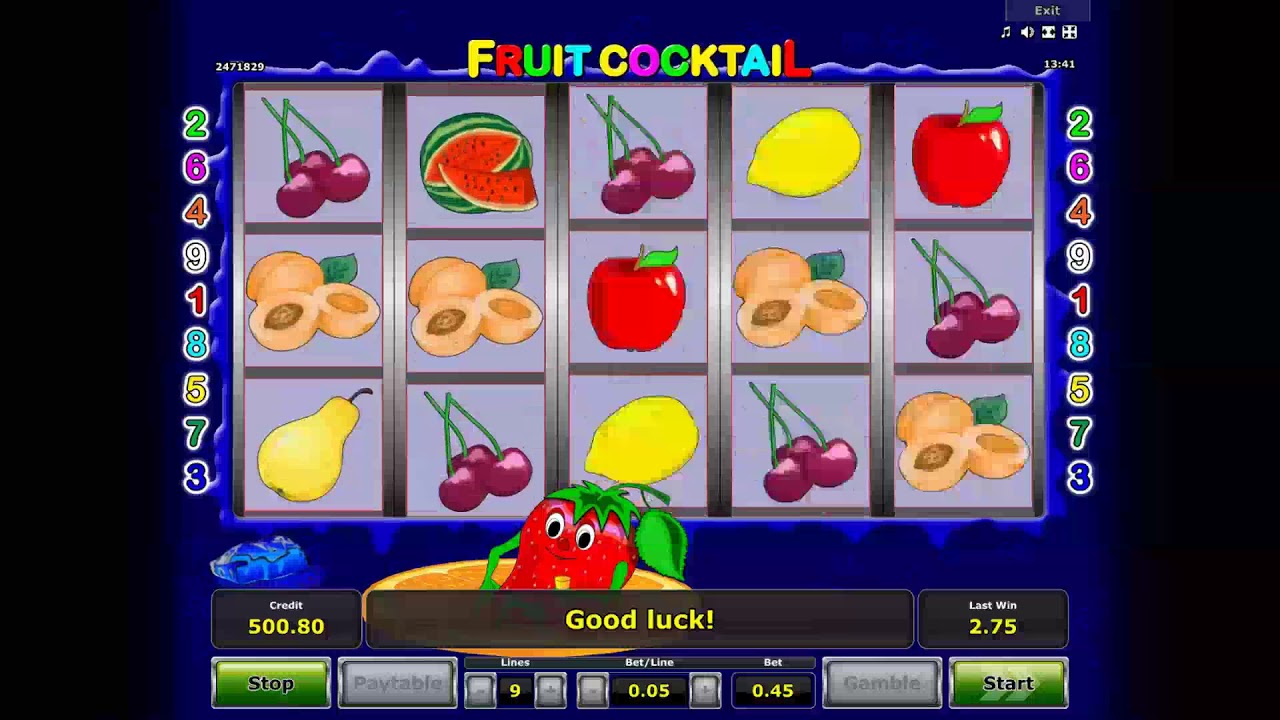Select payline number 9 on the left
The height and width of the screenshot is (720, 1280).
[196, 257]
